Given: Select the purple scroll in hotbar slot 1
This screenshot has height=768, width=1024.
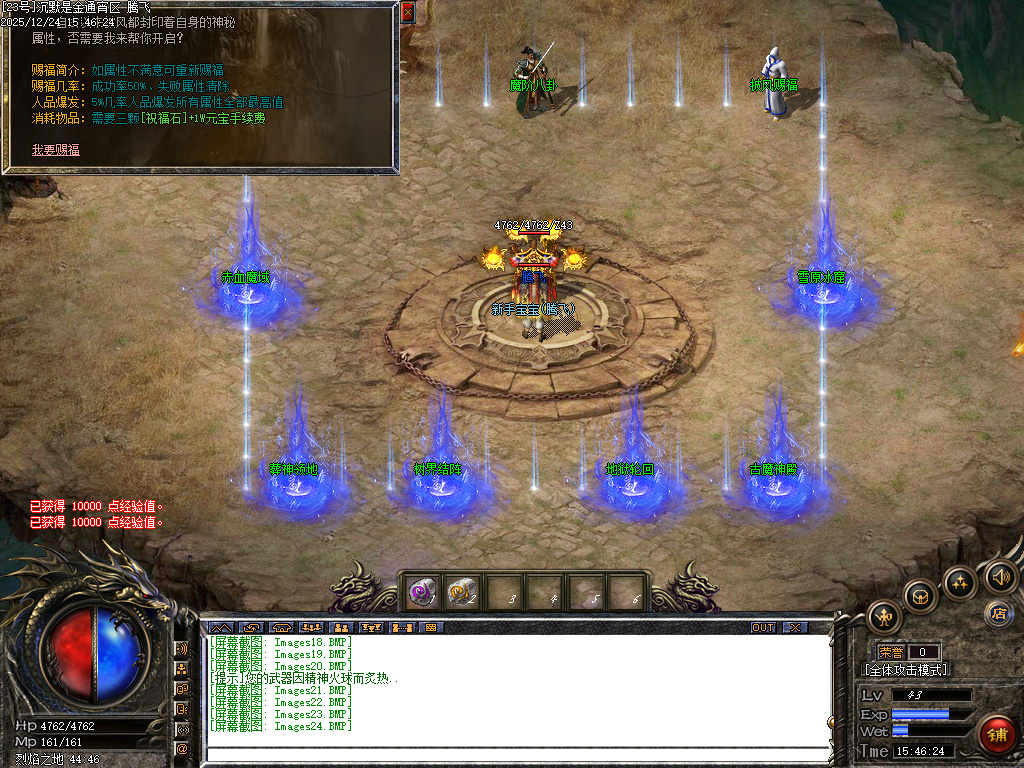Looking at the screenshot, I should click(x=421, y=594).
